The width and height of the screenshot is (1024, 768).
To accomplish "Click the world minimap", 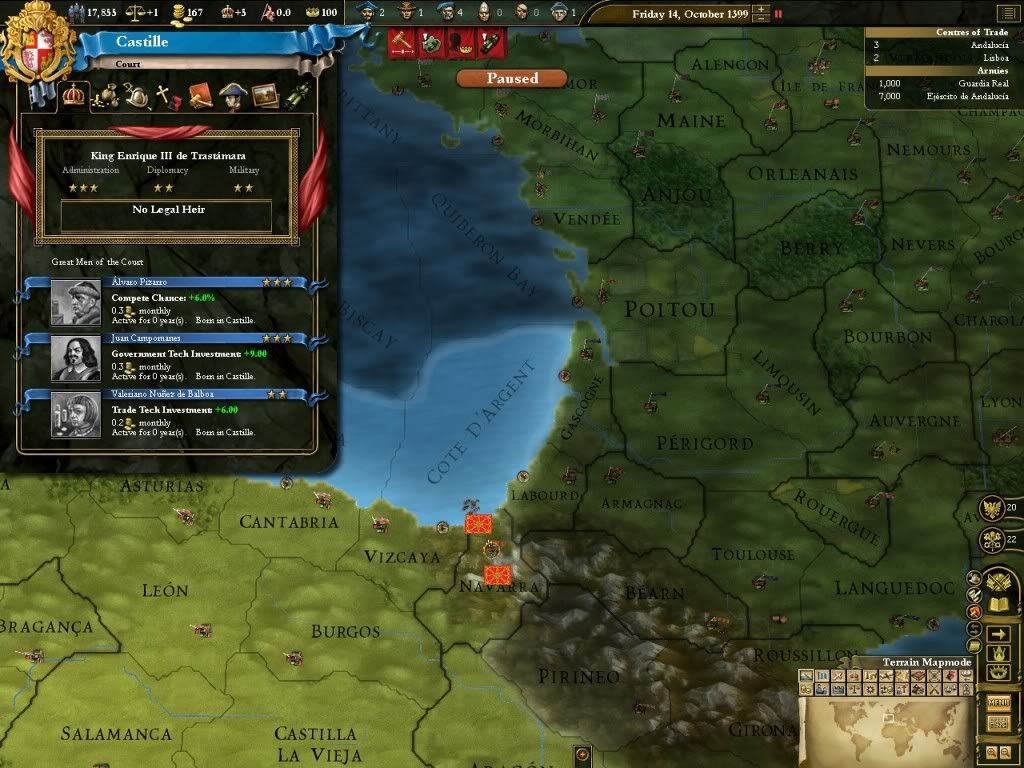I will [886, 730].
